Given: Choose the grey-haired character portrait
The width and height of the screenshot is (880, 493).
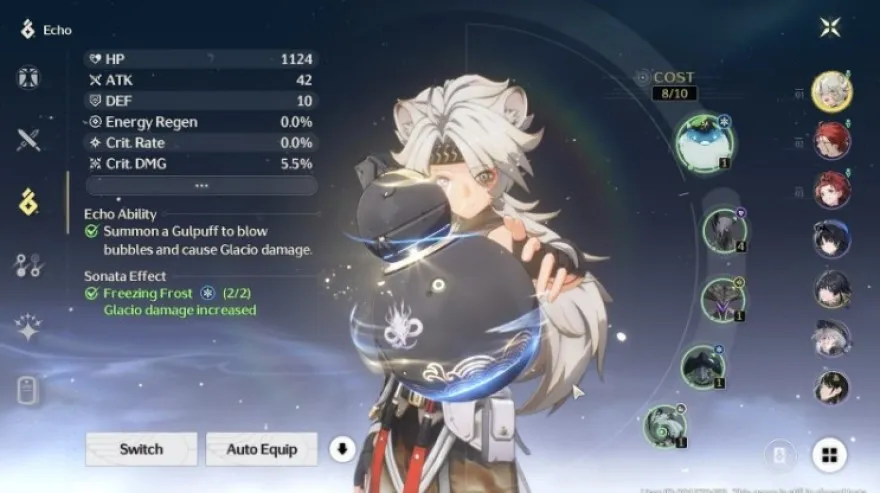Looking at the screenshot, I should [831, 338].
